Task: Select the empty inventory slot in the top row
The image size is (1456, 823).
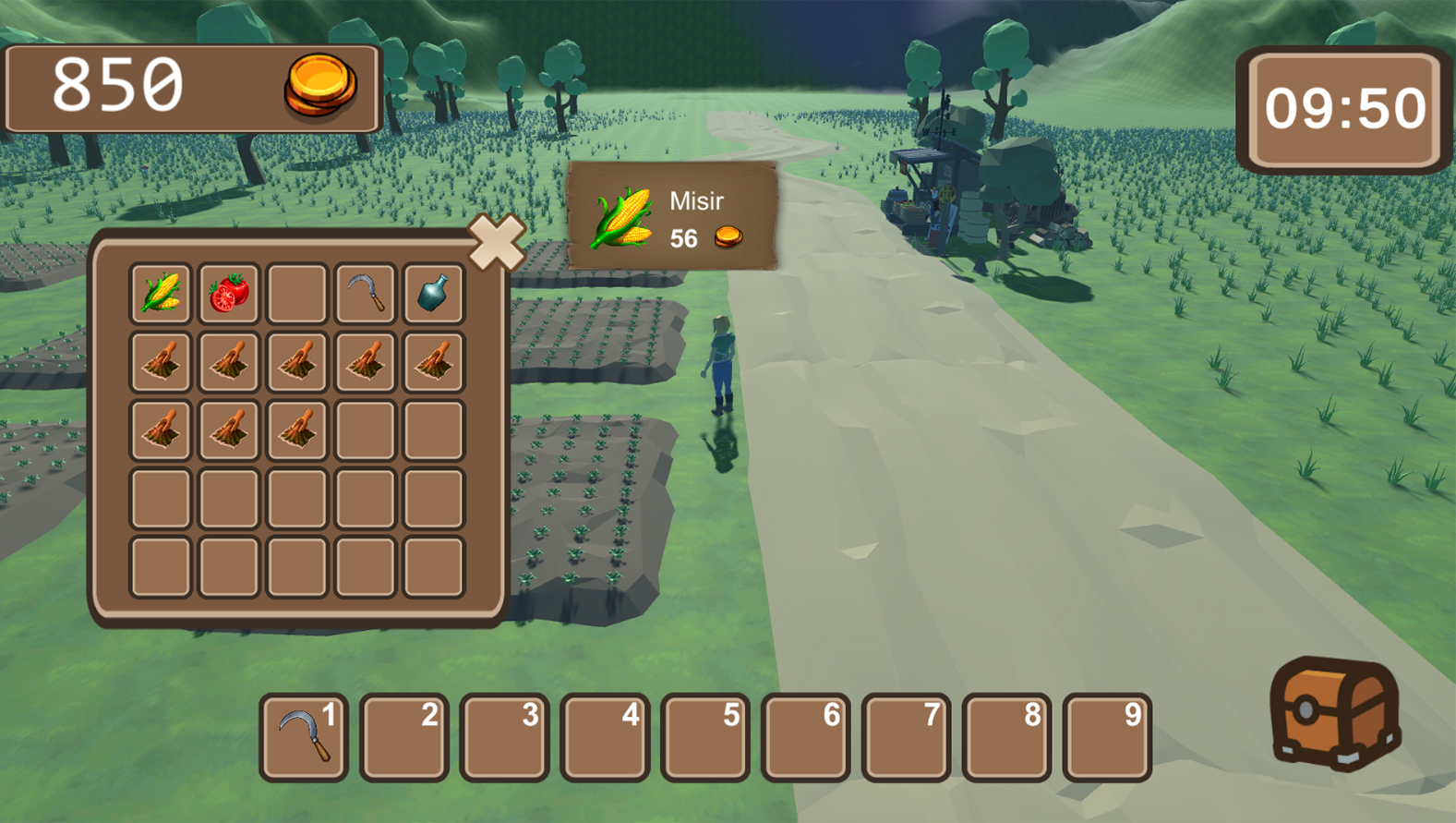Action: pyautogui.click(x=296, y=292)
